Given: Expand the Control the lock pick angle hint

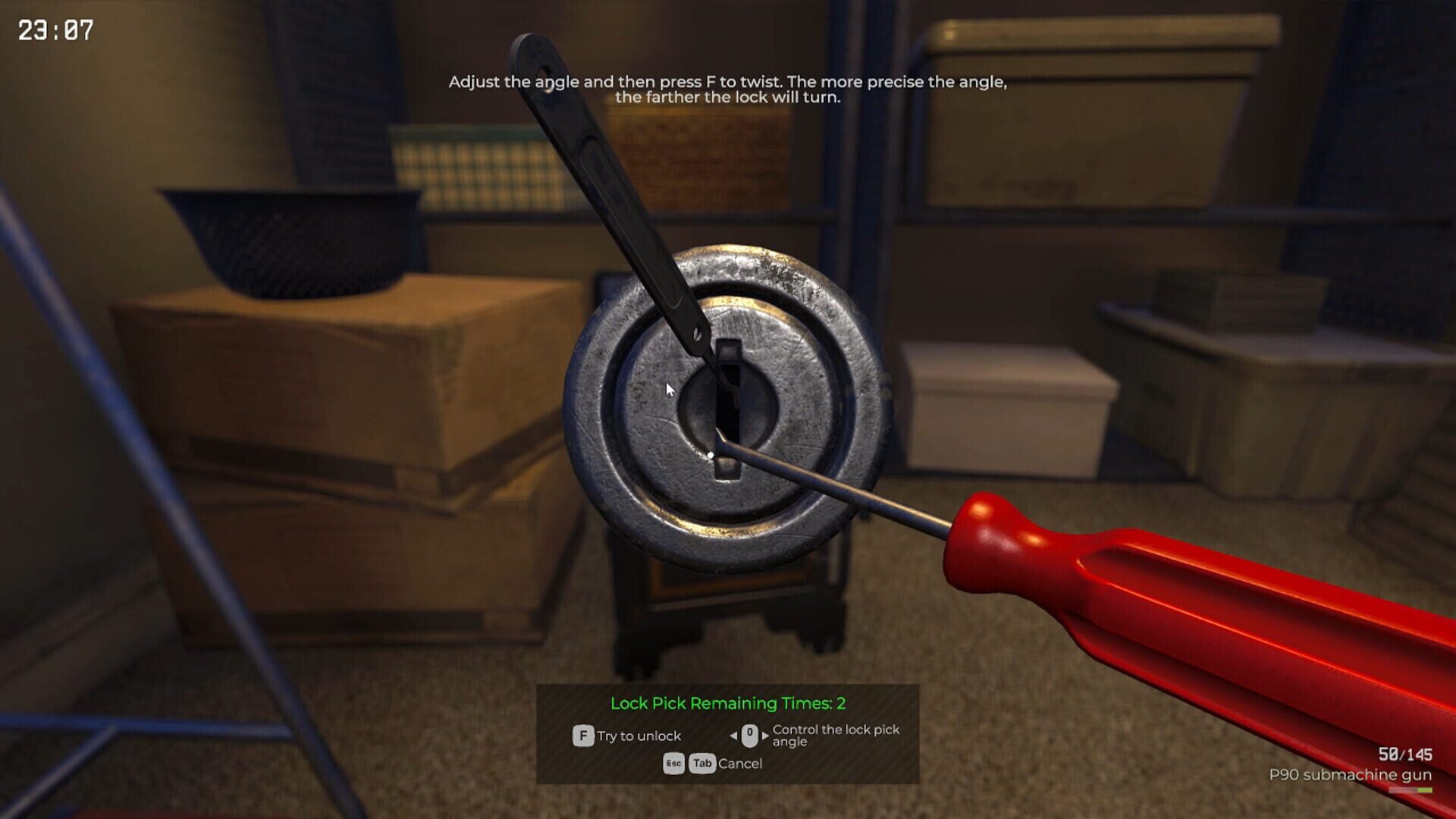Looking at the screenshot, I should [x=834, y=736].
